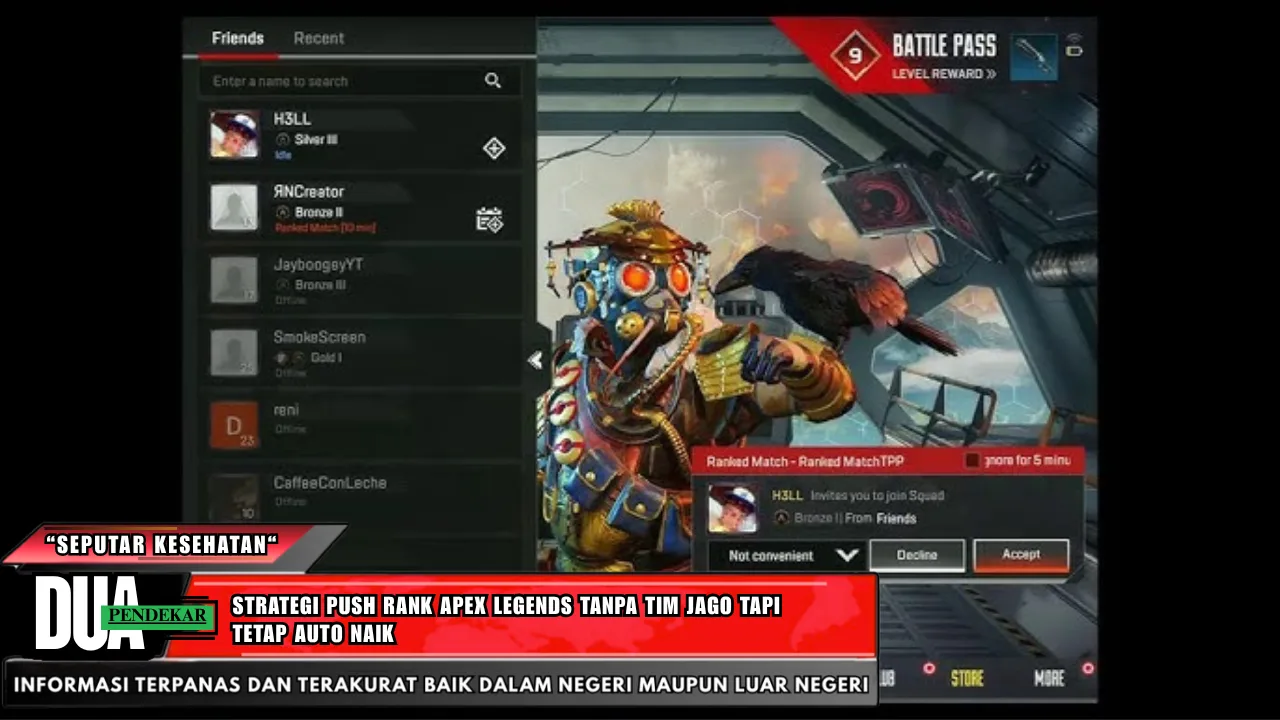Accept the squad invite from H3LL
The height and width of the screenshot is (720, 1280).
tap(1021, 554)
